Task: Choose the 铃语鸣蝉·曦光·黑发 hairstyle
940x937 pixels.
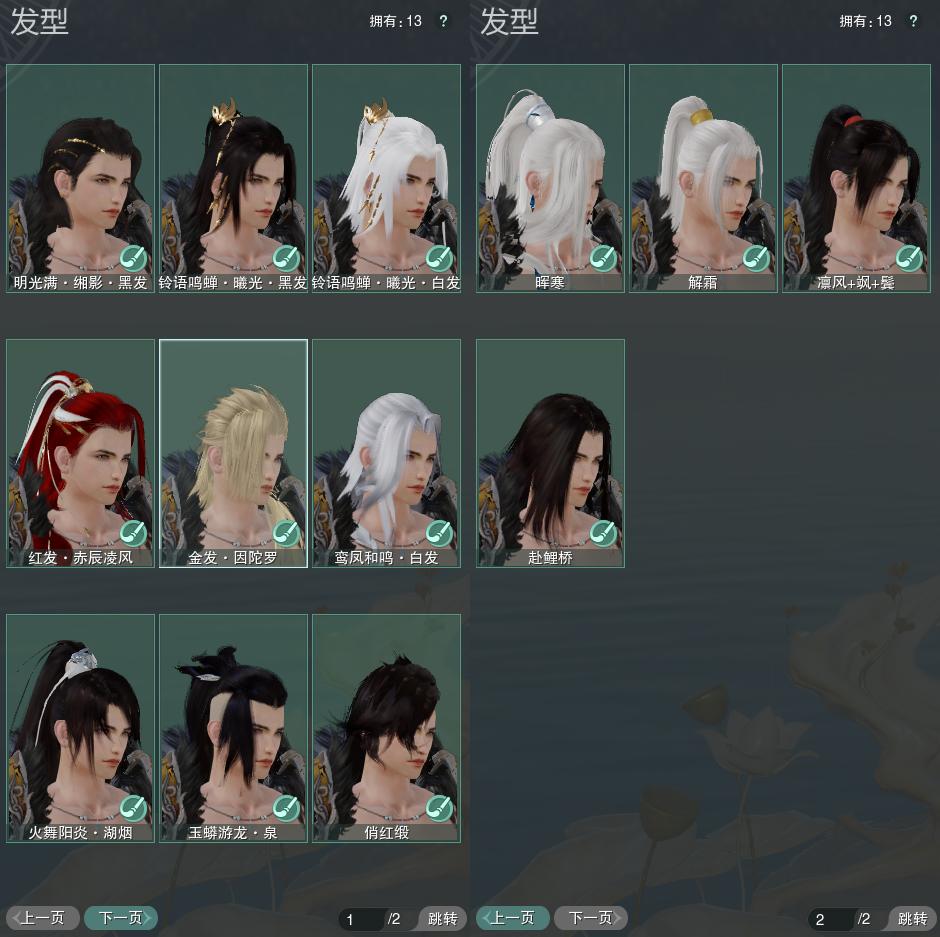Action: click(233, 170)
